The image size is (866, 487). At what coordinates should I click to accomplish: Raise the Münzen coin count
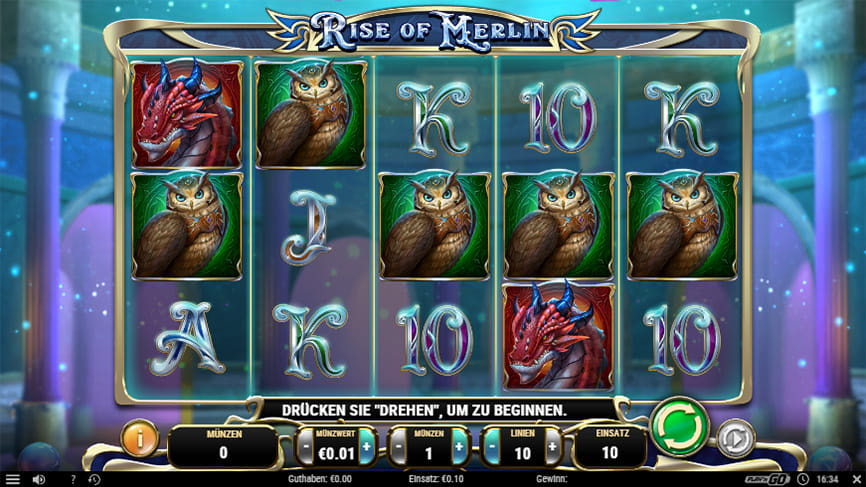click(x=459, y=446)
